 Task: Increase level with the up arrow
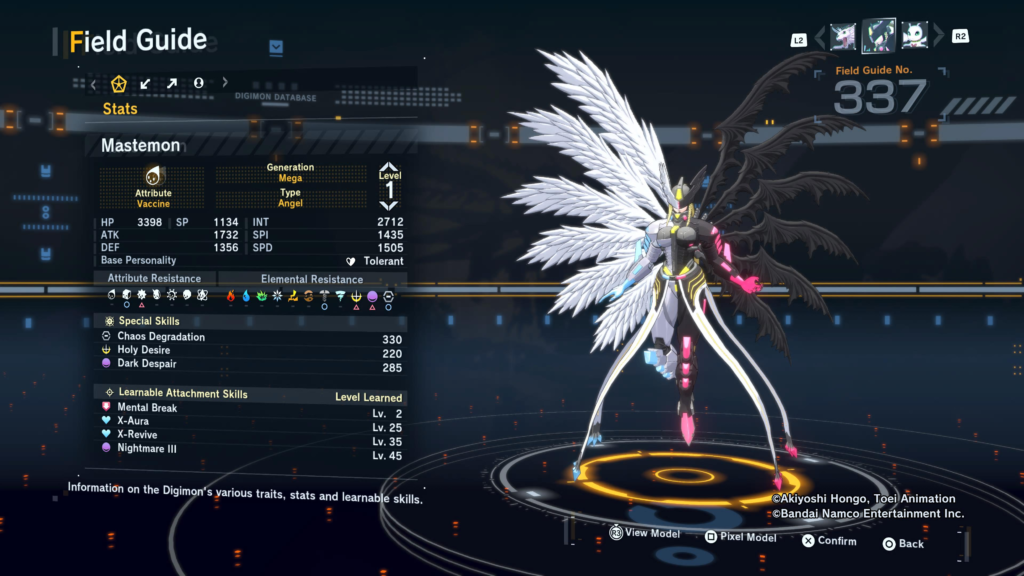click(389, 169)
